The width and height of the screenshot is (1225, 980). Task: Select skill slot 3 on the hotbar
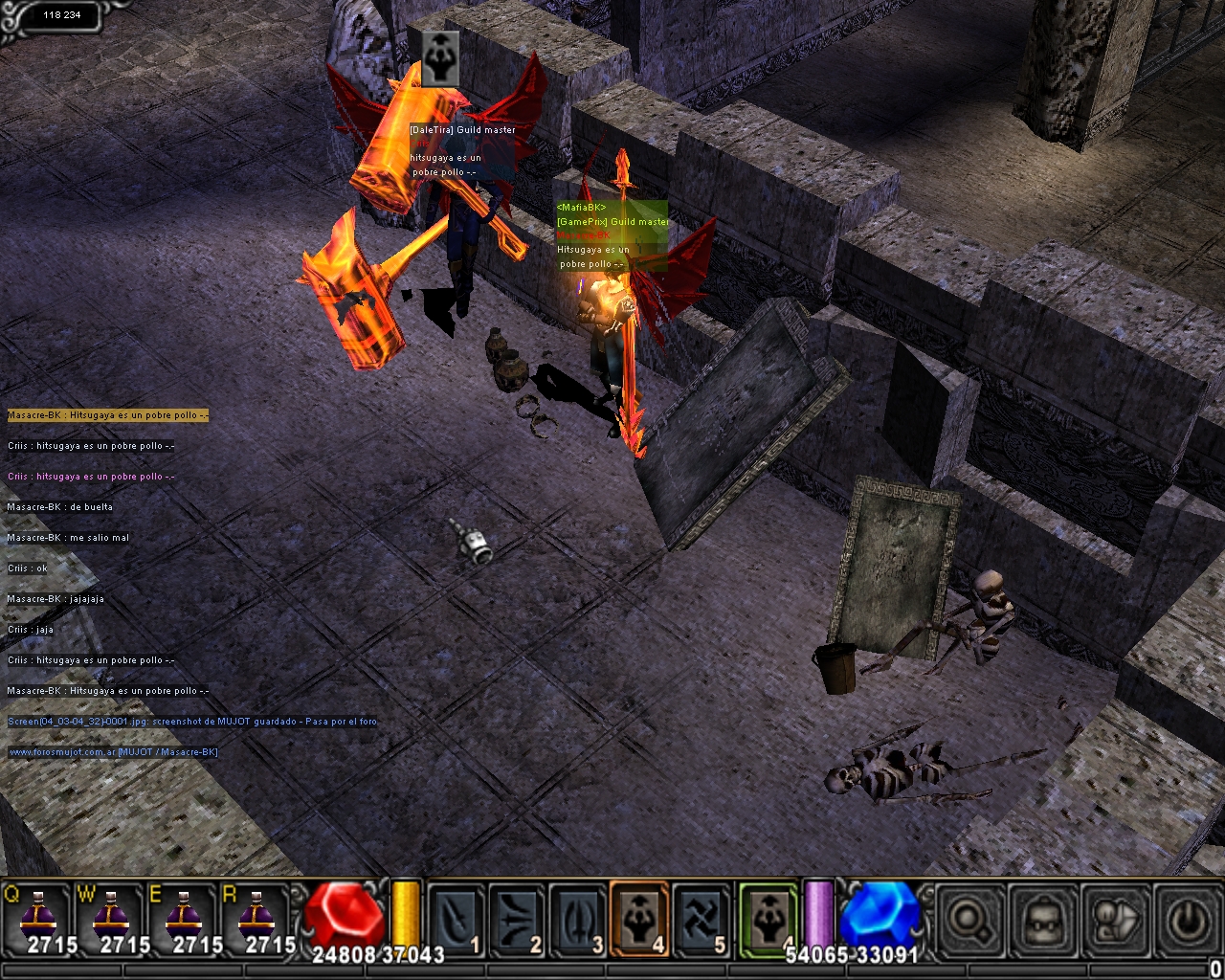coord(578,919)
